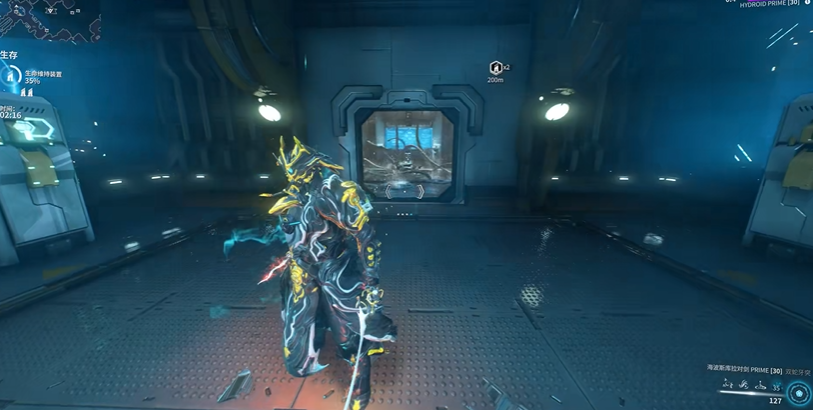Click the circular glowing reticle icon

coord(798,393)
